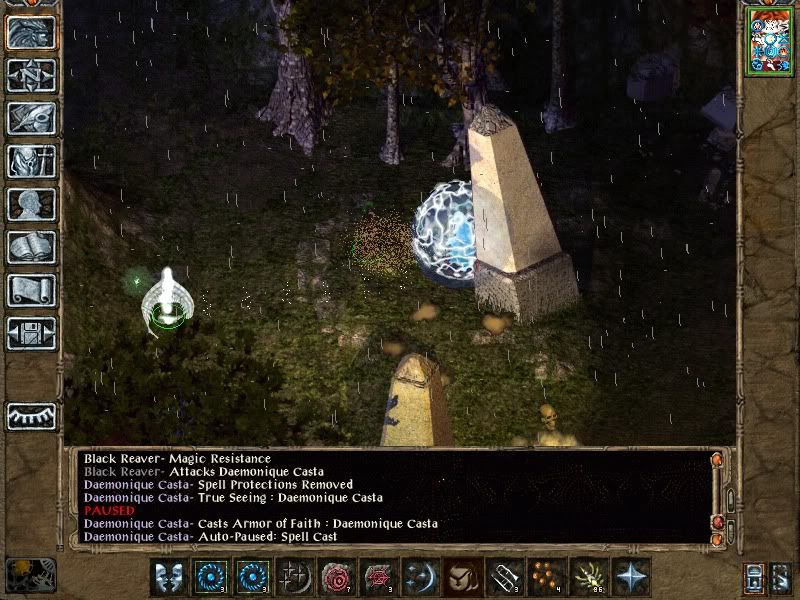800x600 pixels.
Task: Toggle party AI button in corner
Action: coord(781,578)
